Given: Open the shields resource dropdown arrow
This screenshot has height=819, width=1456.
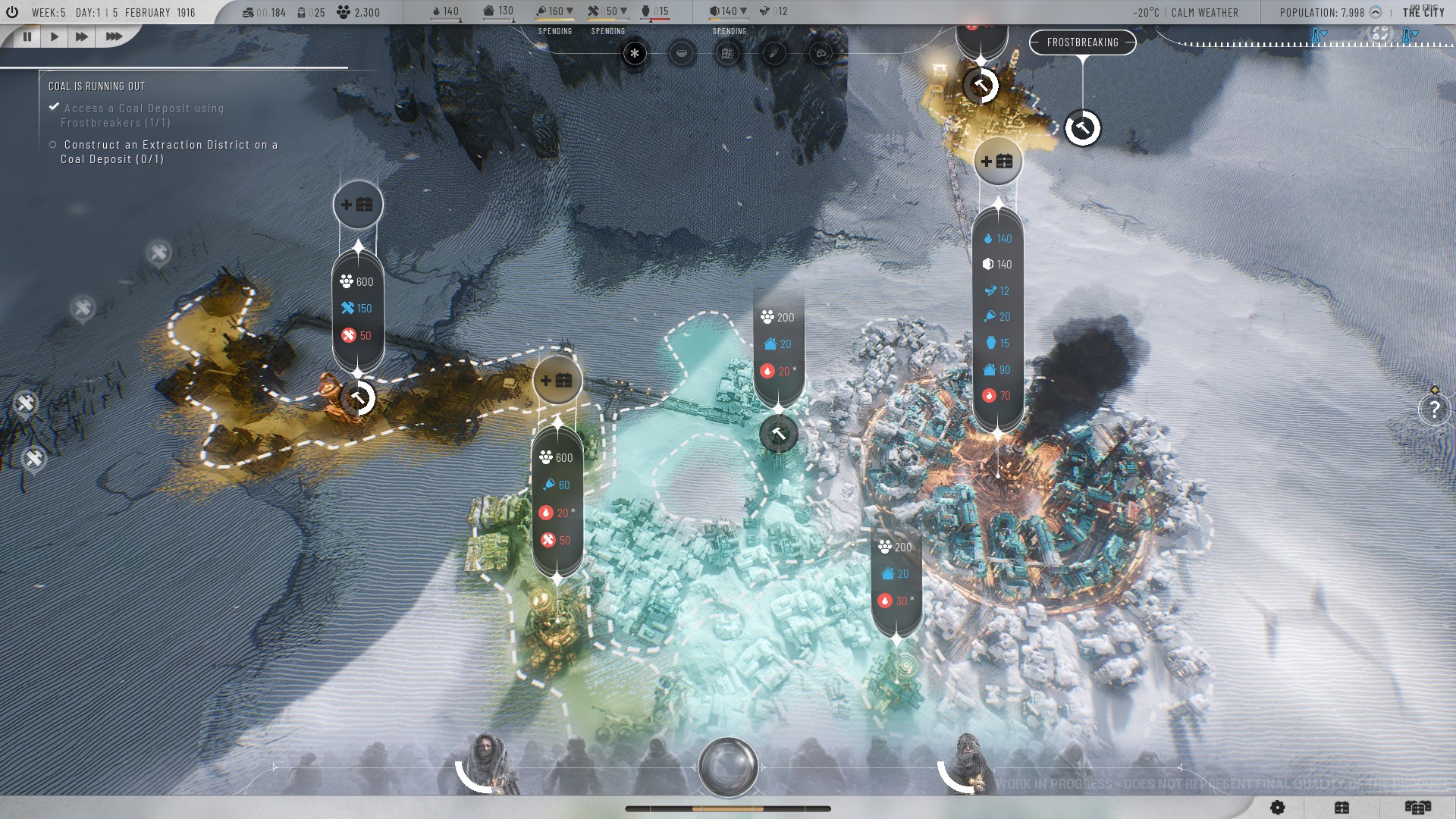Looking at the screenshot, I should pyautogui.click(x=743, y=11).
